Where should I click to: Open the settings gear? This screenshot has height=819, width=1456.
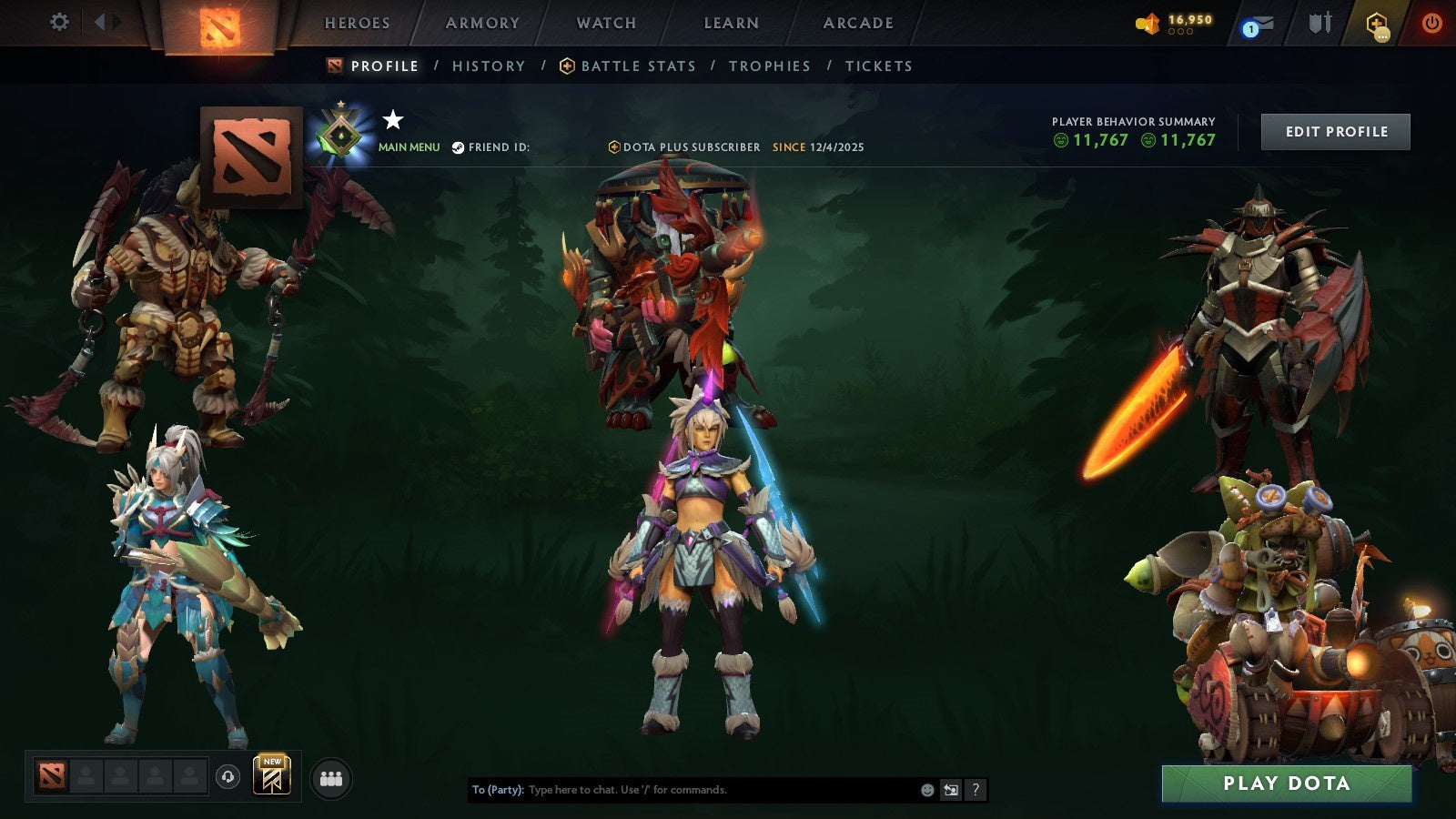(x=60, y=21)
